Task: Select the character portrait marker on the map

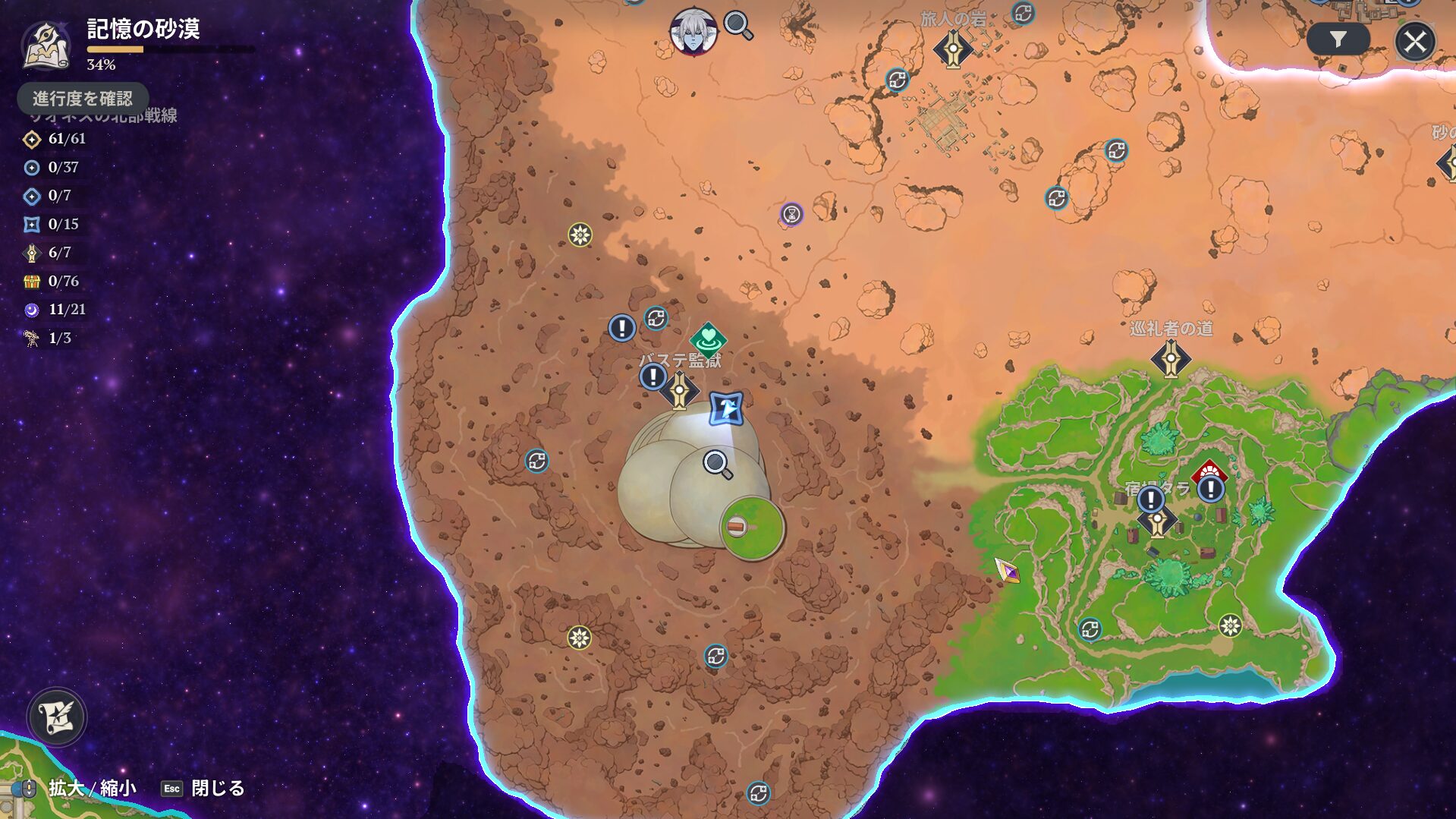Action: tap(693, 32)
